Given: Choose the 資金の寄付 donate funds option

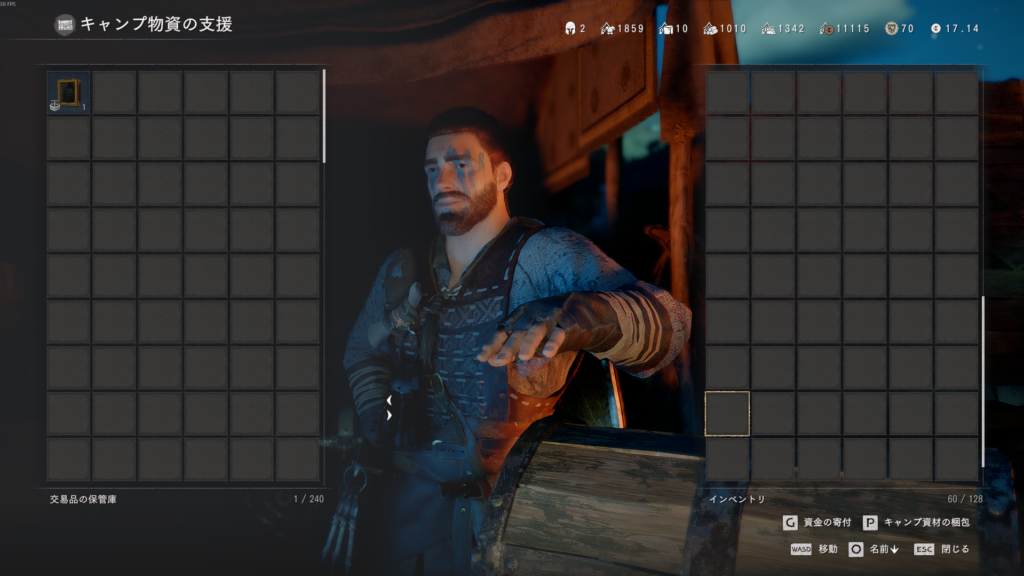Looking at the screenshot, I should point(817,522).
